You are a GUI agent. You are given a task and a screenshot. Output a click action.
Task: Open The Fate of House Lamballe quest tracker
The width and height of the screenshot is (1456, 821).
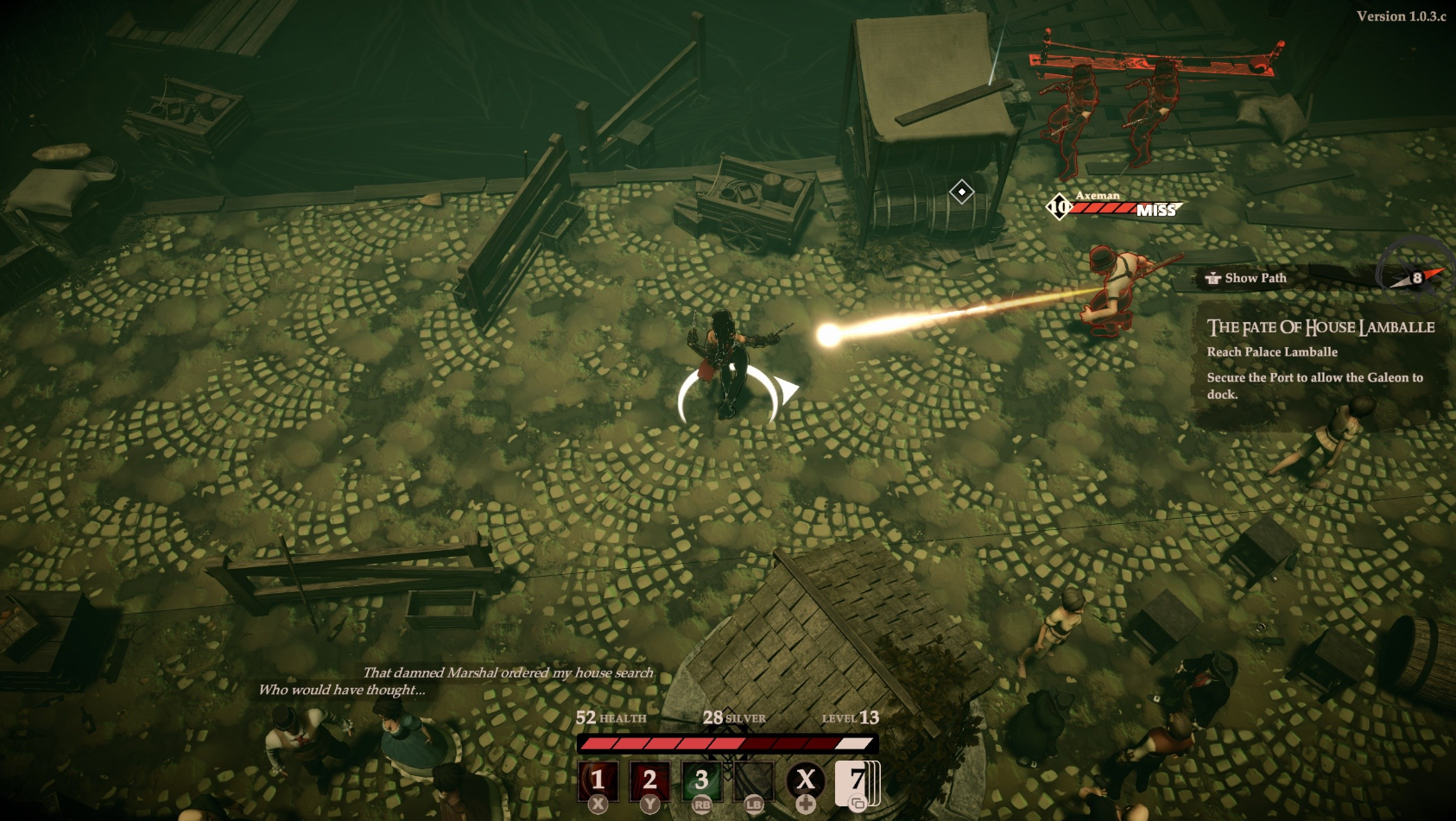[1320, 327]
